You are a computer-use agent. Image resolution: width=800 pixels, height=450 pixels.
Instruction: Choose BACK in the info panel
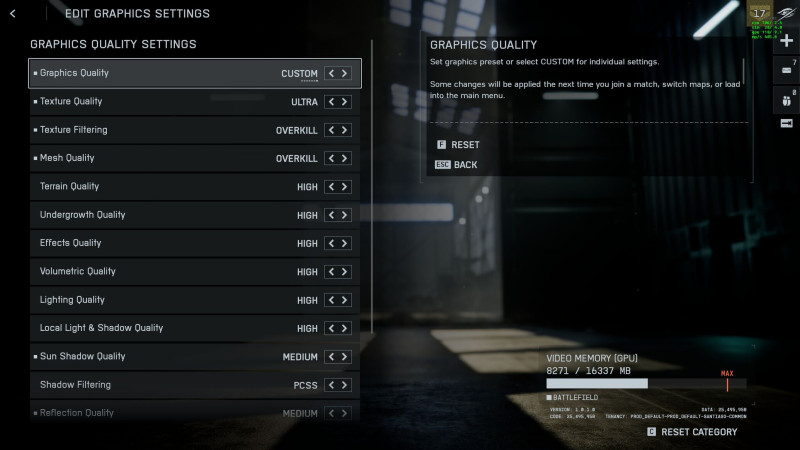[x=465, y=164]
